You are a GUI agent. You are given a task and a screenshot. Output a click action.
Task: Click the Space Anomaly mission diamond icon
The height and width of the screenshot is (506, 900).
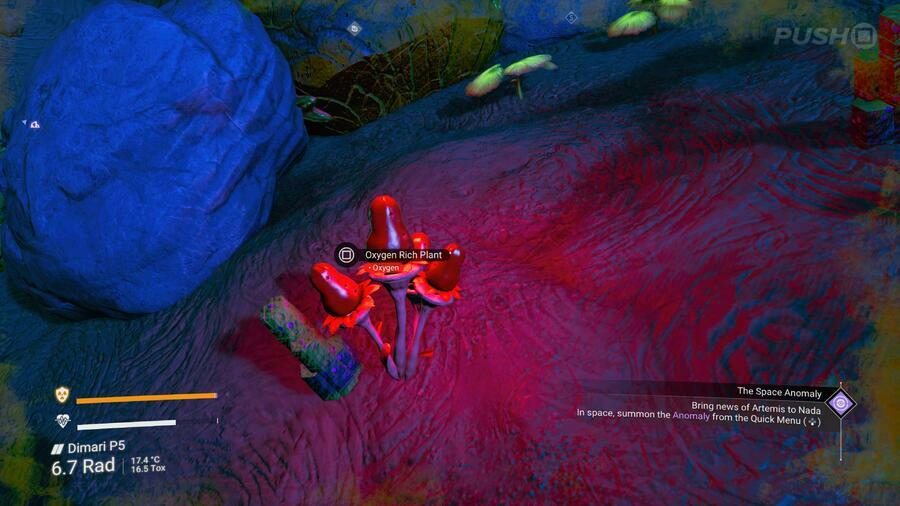[841, 404]
